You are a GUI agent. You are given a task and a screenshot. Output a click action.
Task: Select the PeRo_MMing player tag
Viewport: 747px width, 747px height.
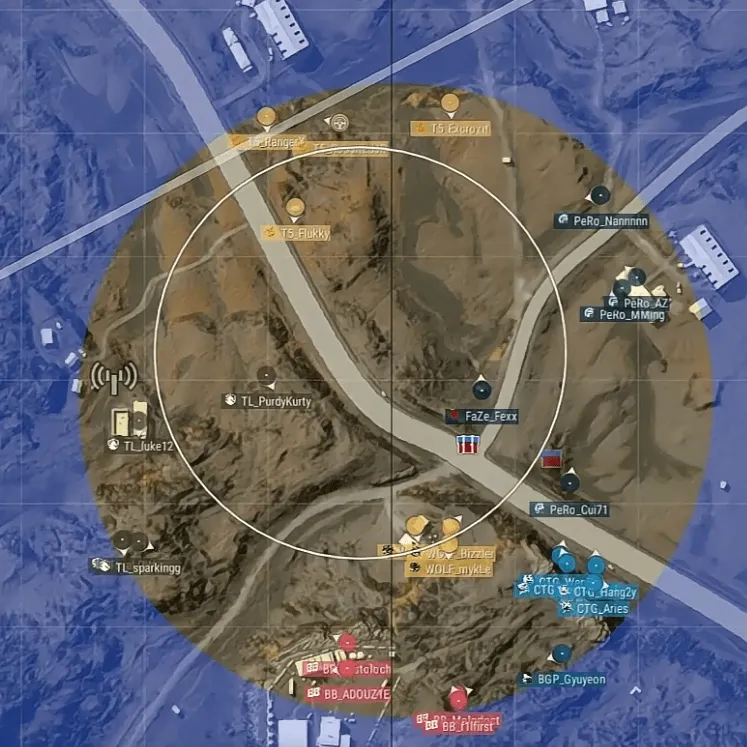tap(630, 315)
